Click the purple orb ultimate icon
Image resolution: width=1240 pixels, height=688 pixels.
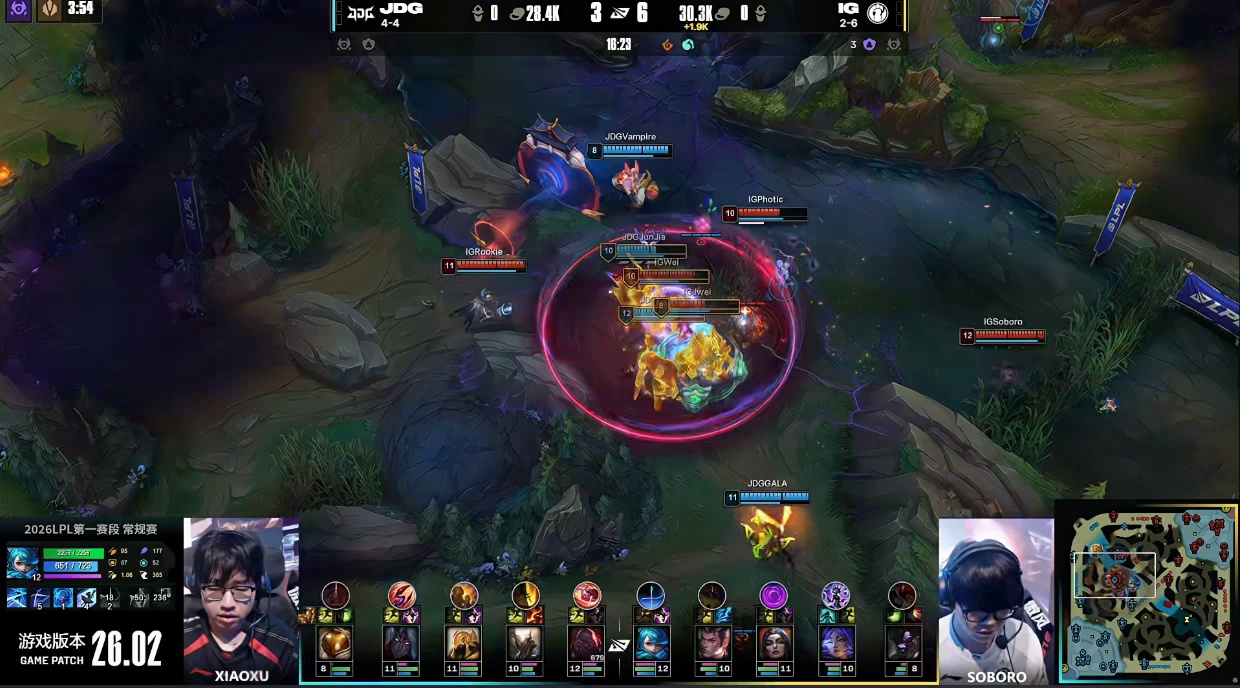[x=773, y=596]
